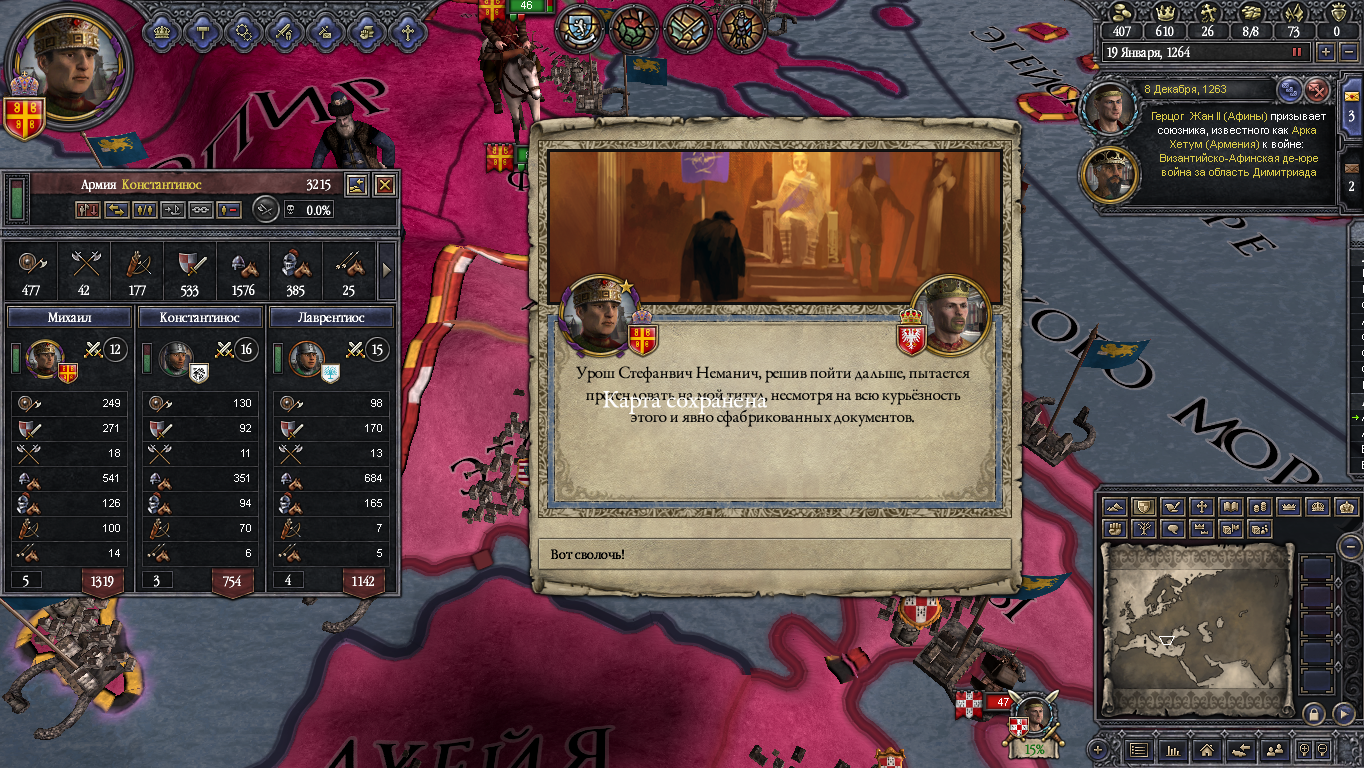Click the split army in half button

(145, 210)
